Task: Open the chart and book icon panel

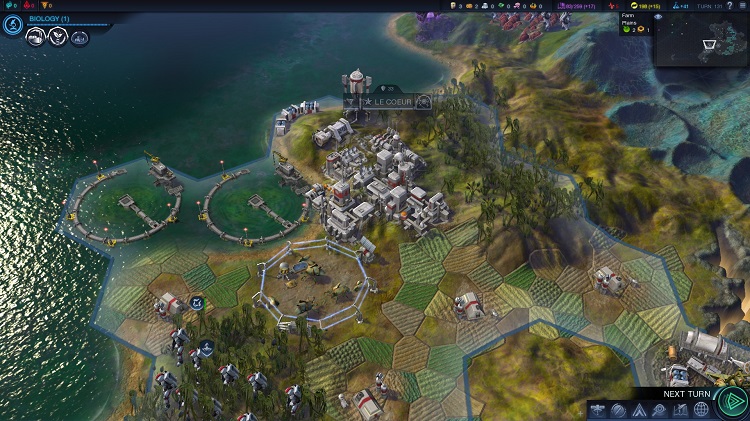Action: click(680, 409)
